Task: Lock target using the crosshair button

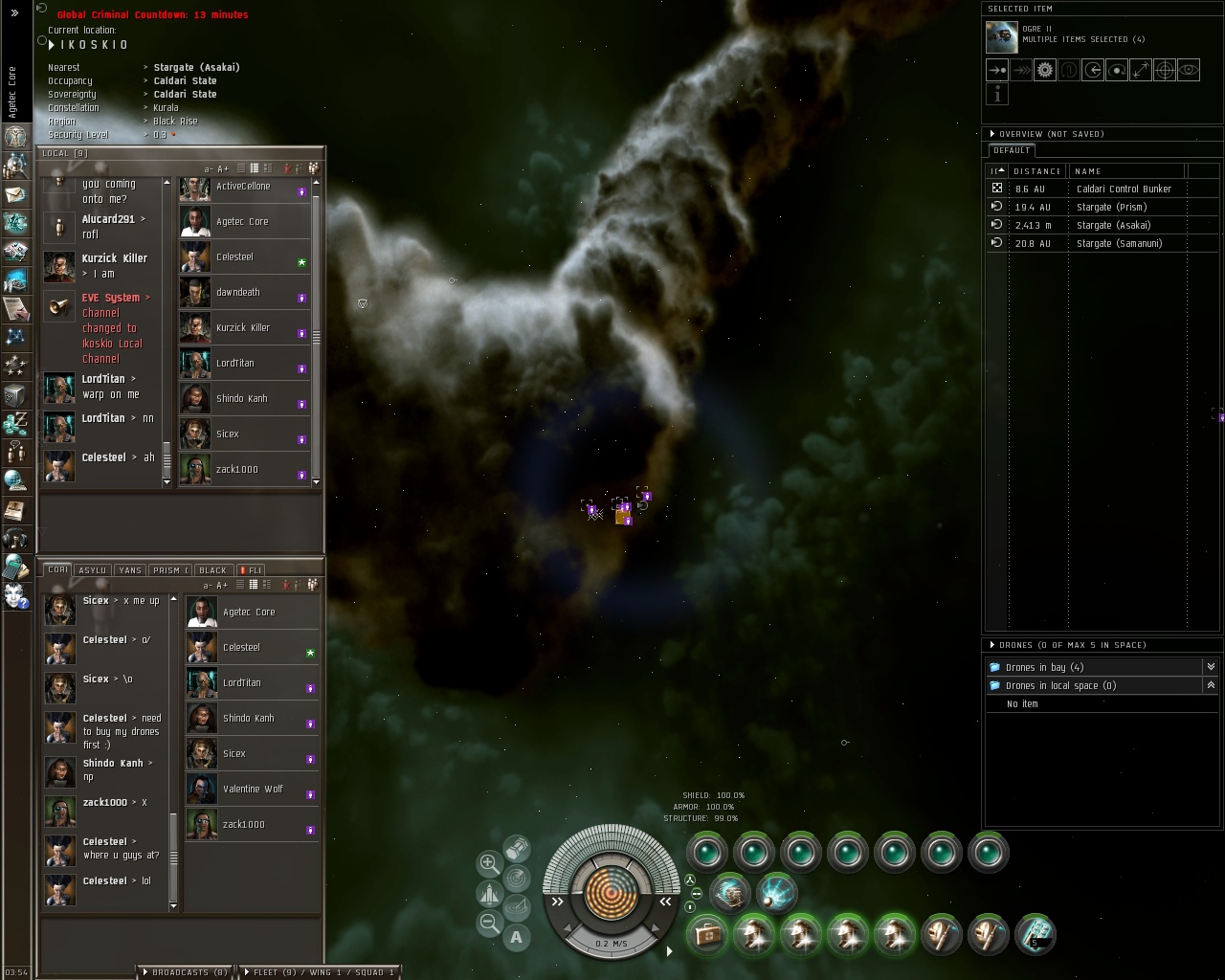Action: pos(1165,70)
